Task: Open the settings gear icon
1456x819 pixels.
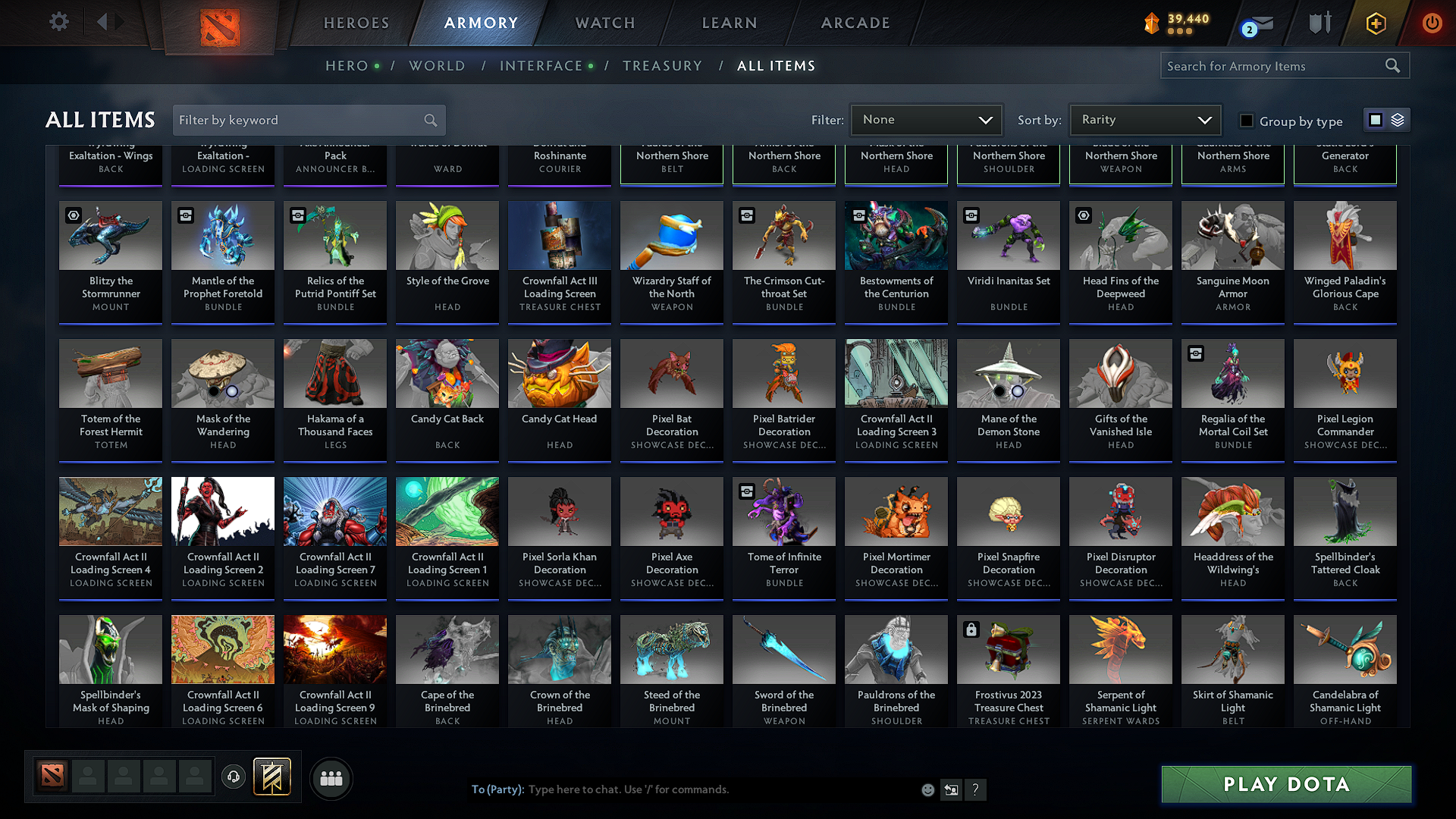Action: [58, 22]
